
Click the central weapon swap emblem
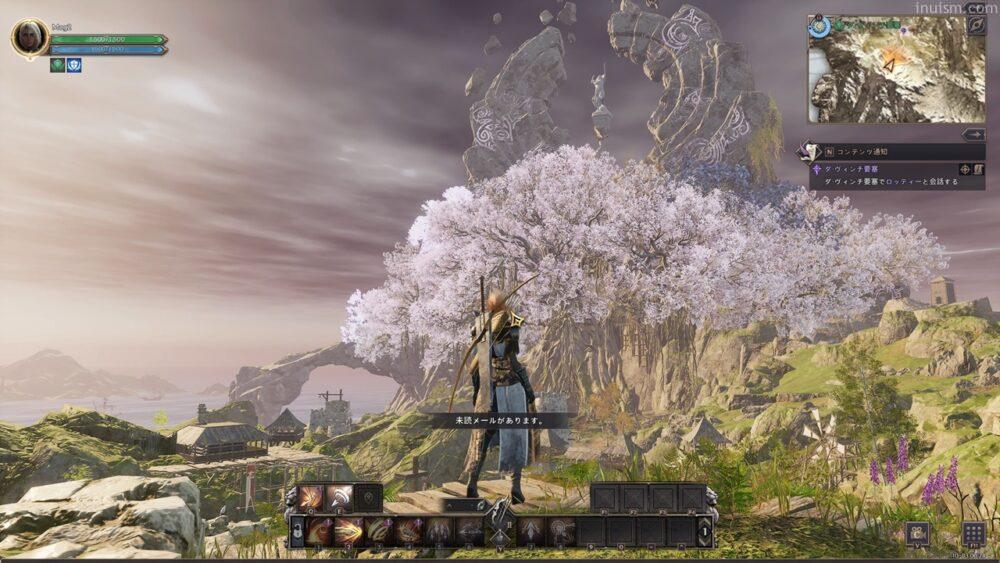(499, 521)
